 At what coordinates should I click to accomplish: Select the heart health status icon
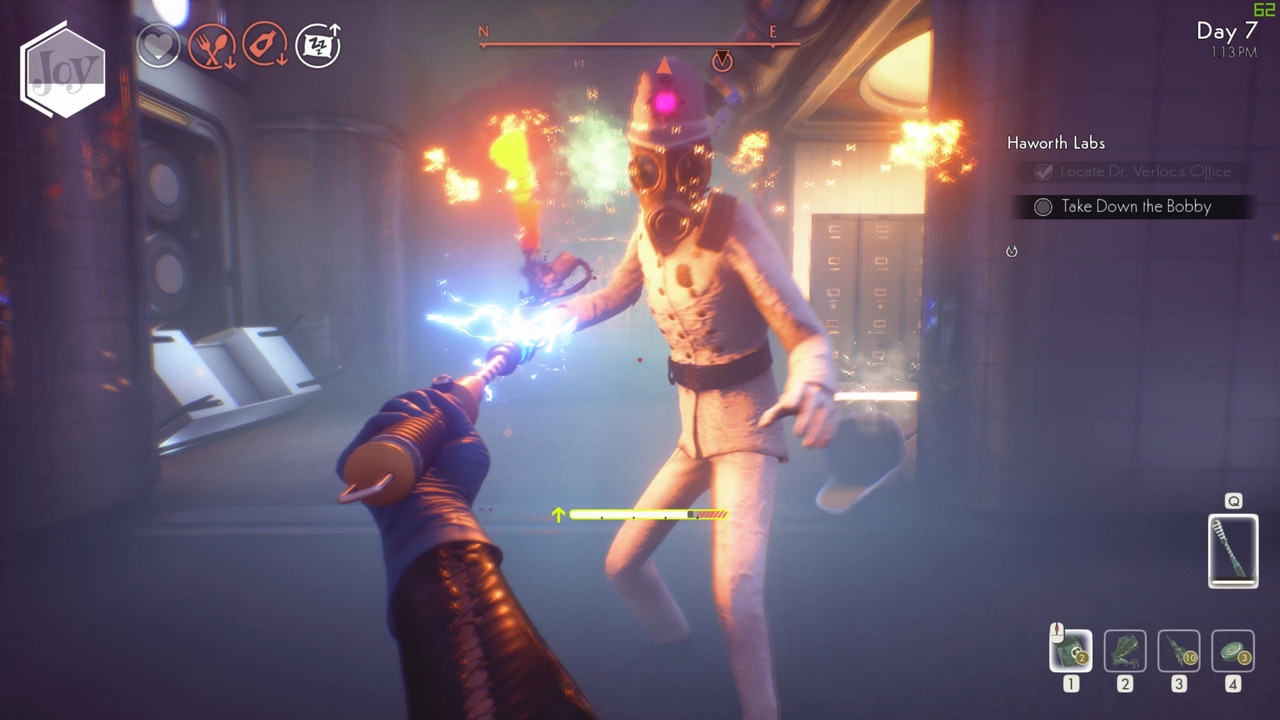click(x=157, y=46)
